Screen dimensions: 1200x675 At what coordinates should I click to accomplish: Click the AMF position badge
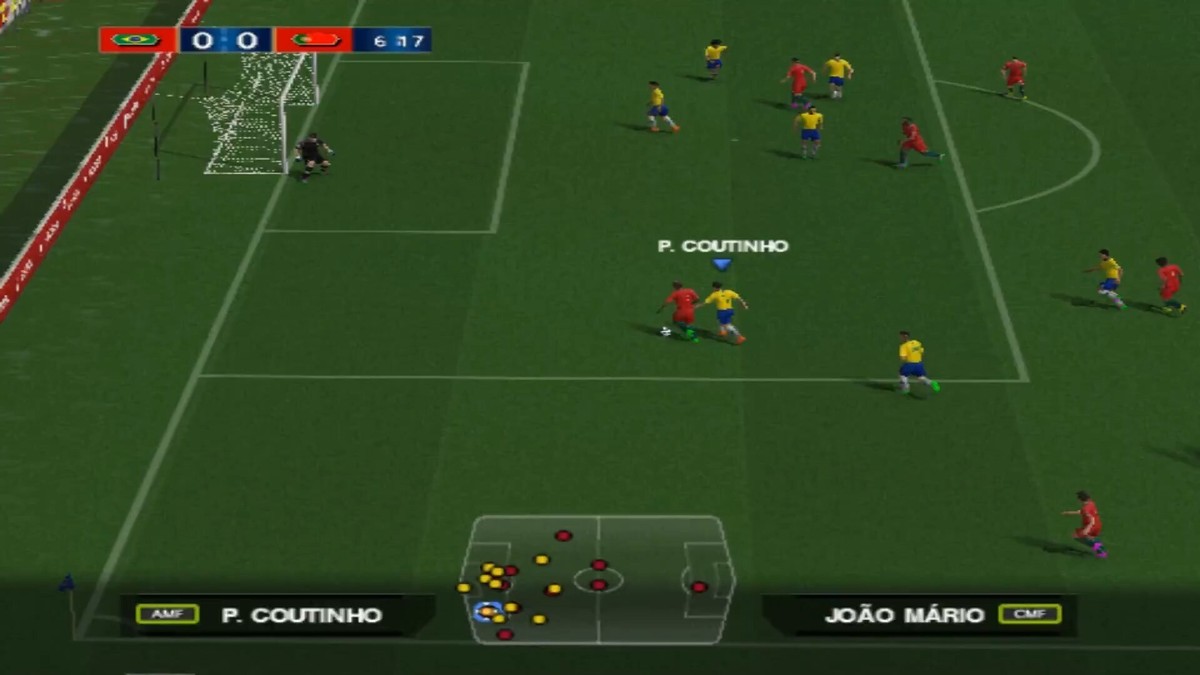167,614
